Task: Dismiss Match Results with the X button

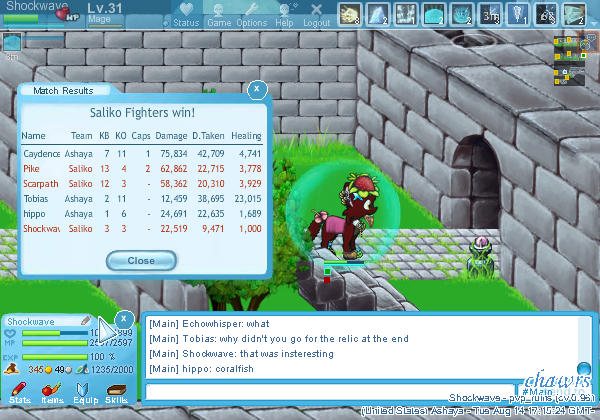Action: (257, 89)
